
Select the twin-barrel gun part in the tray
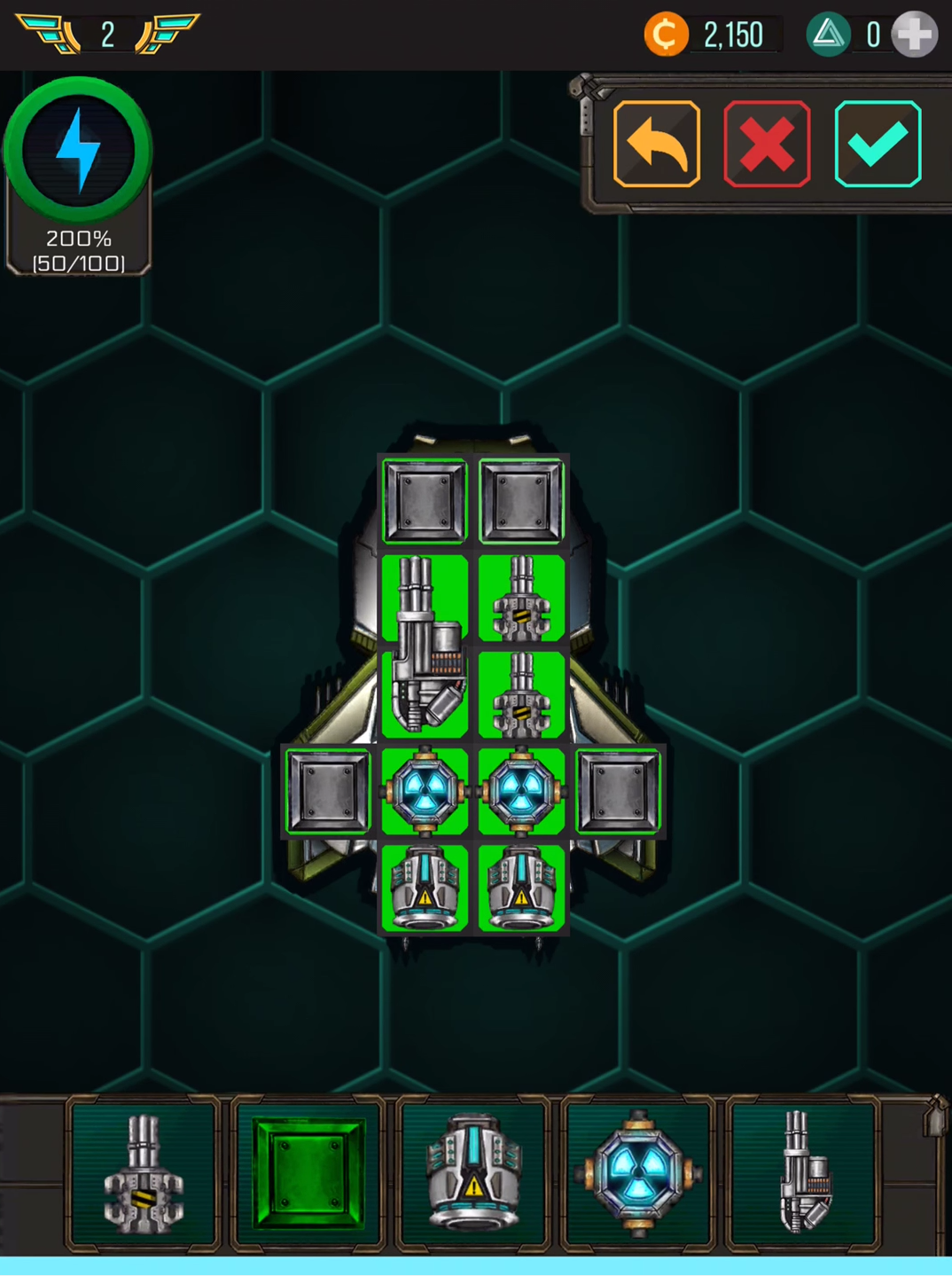coord(144,1173)
